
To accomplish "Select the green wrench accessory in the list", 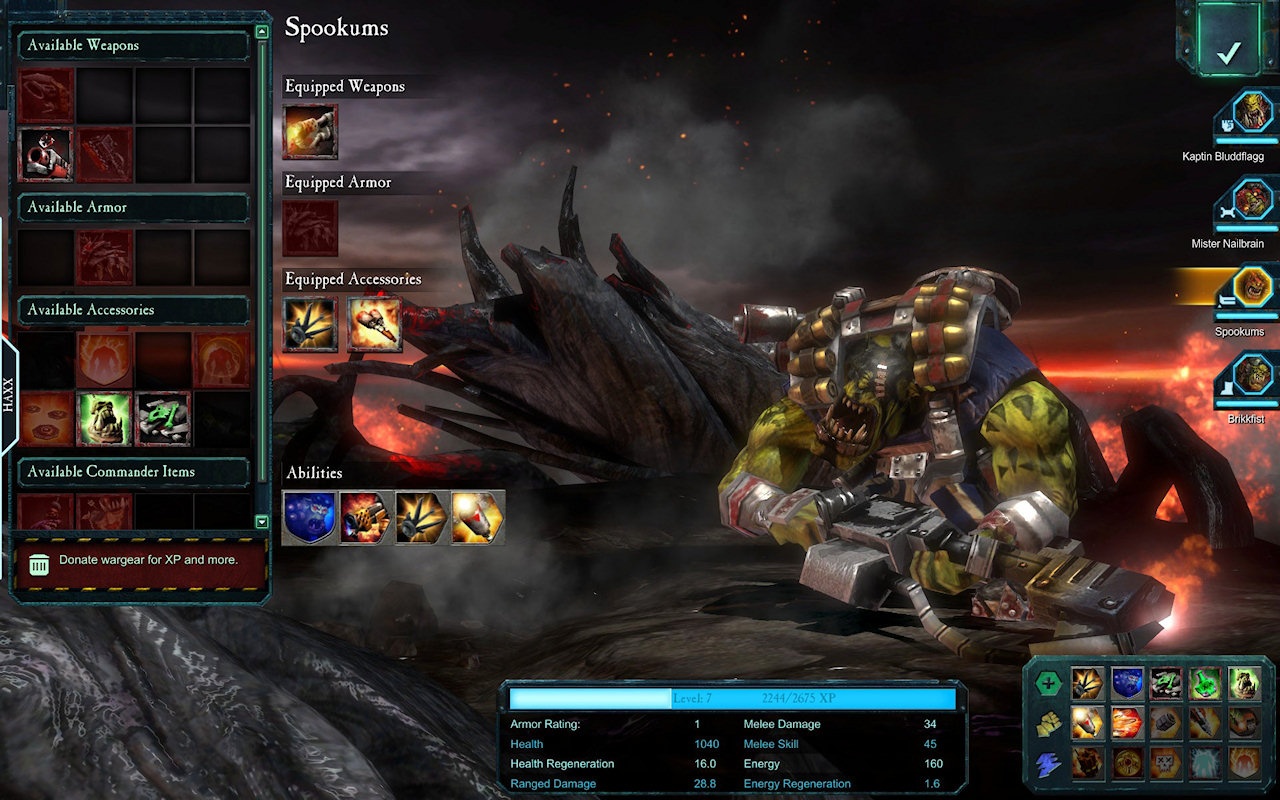I will pos(162,418).
